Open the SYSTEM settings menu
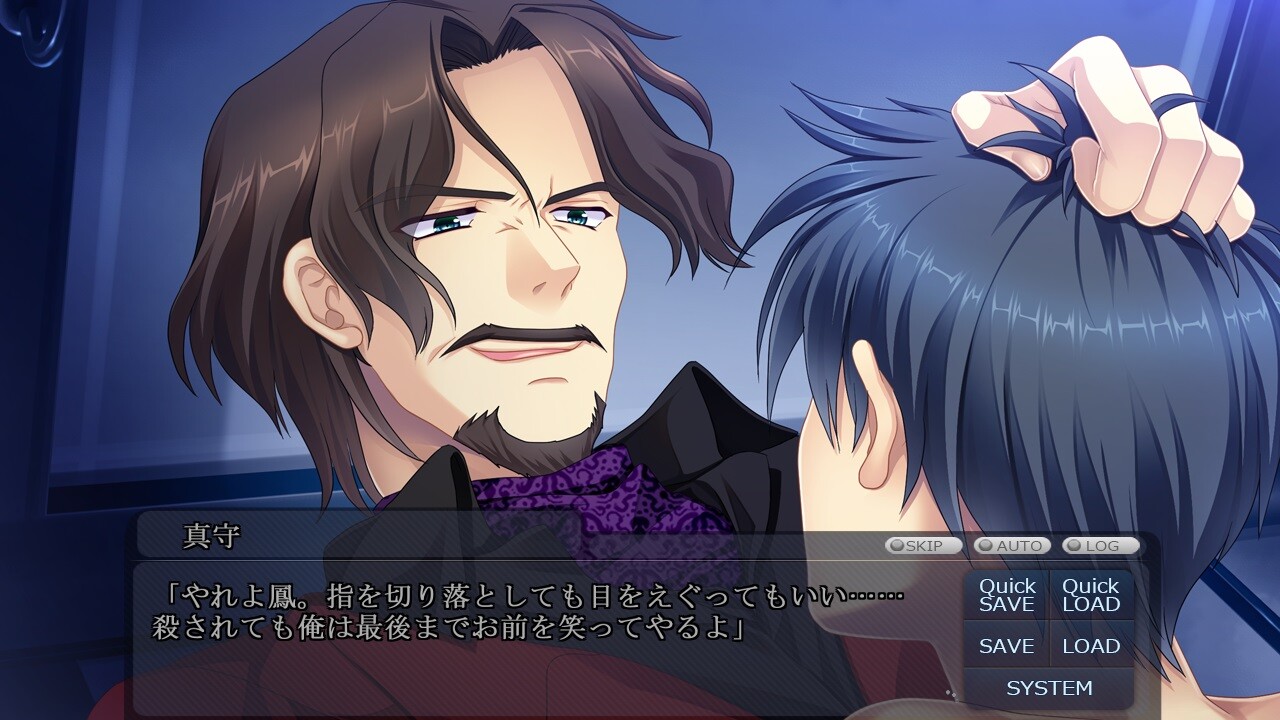The height and width of the screenshot is (720, 1280). click(x=1049, y=688)
